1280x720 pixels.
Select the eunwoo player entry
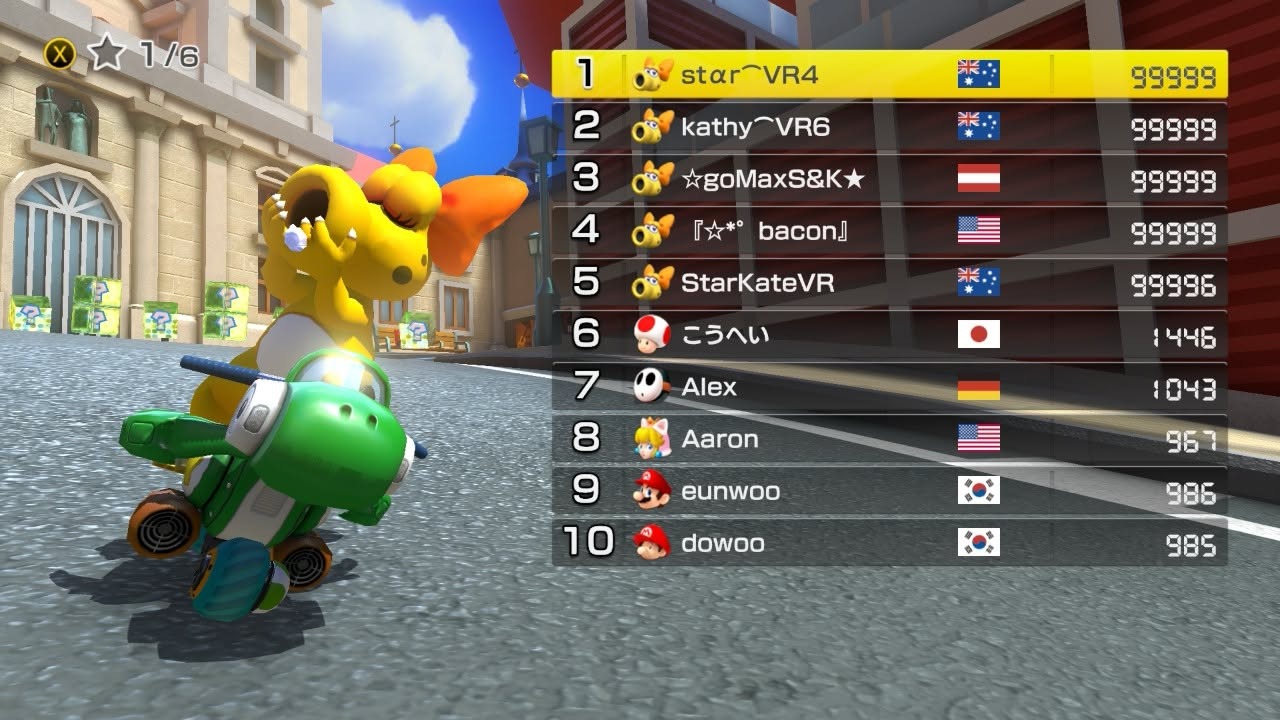coord(889,491)
